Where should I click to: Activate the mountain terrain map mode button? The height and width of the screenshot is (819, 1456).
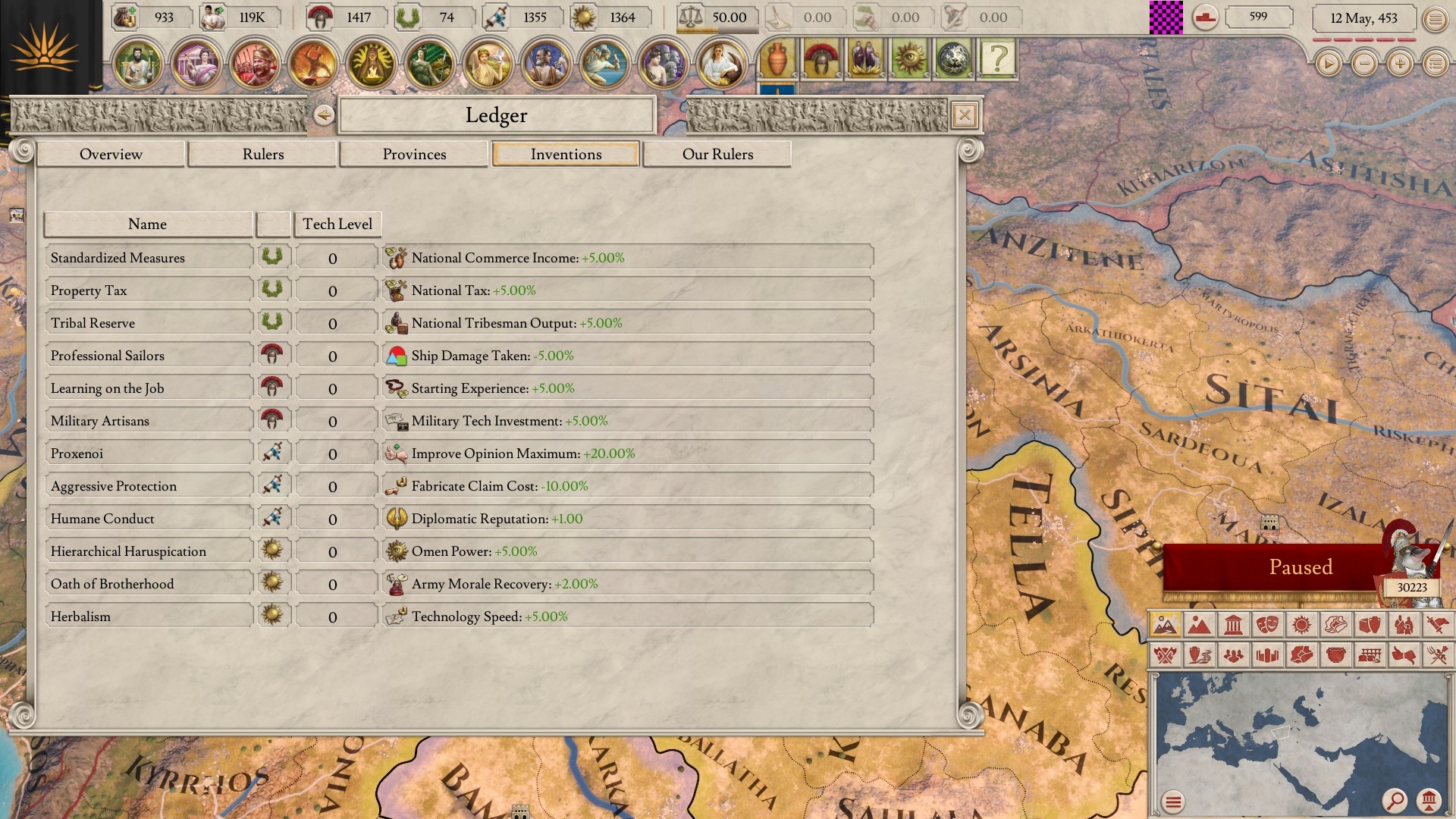pyautogui.click(x=1199, y=626)
